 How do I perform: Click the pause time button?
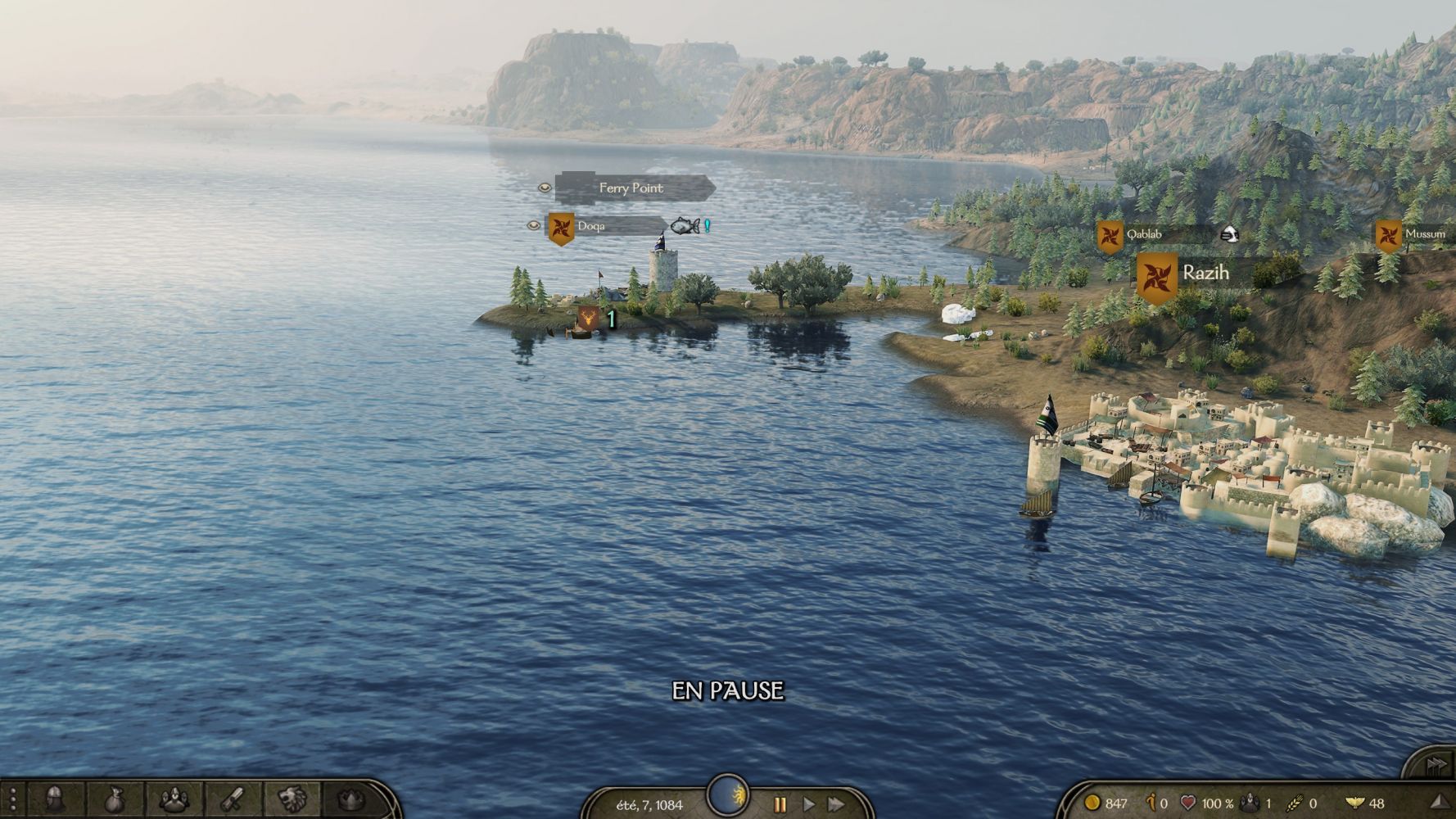coord(780,804)
